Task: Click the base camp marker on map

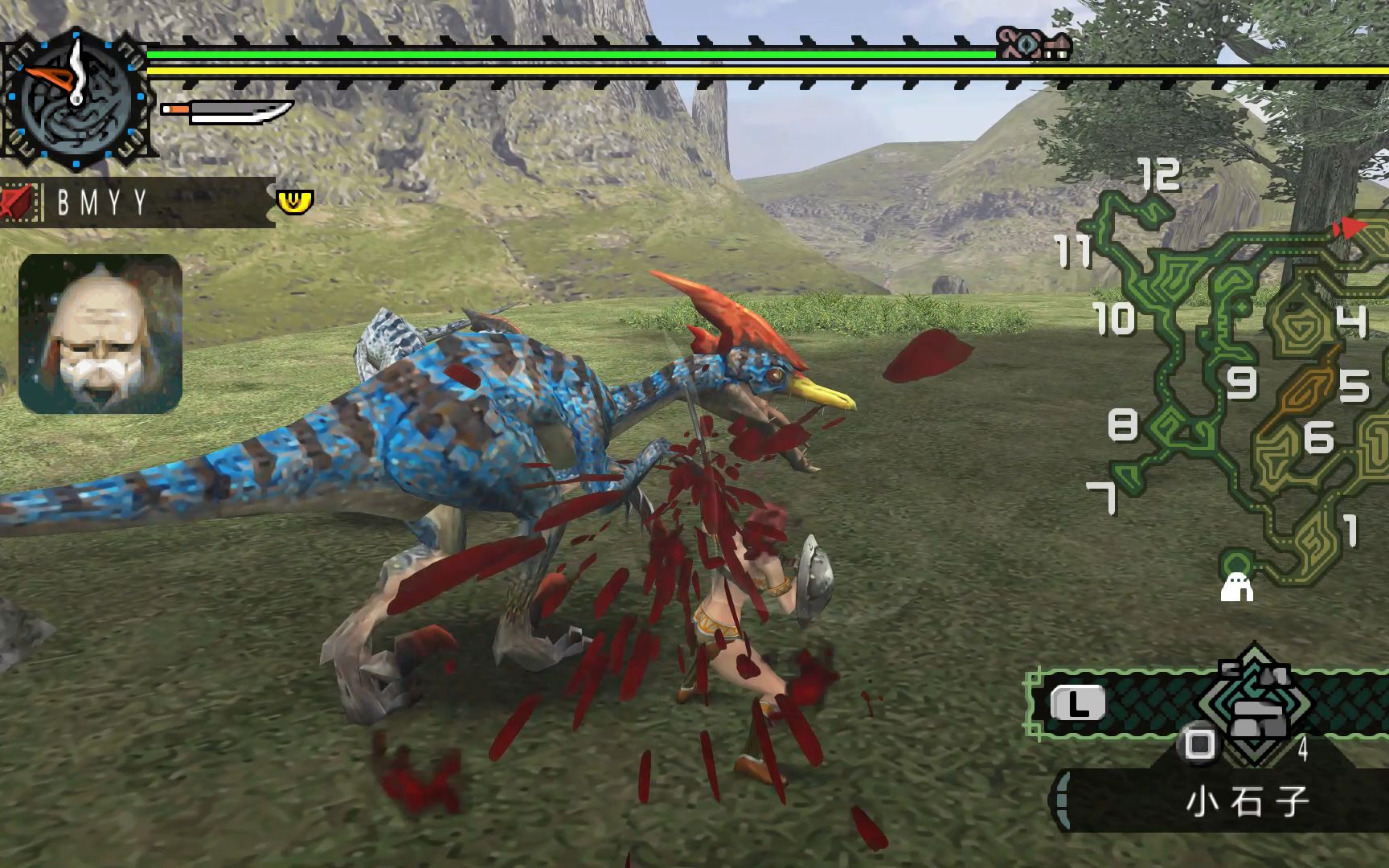Action: point(1236,588)
